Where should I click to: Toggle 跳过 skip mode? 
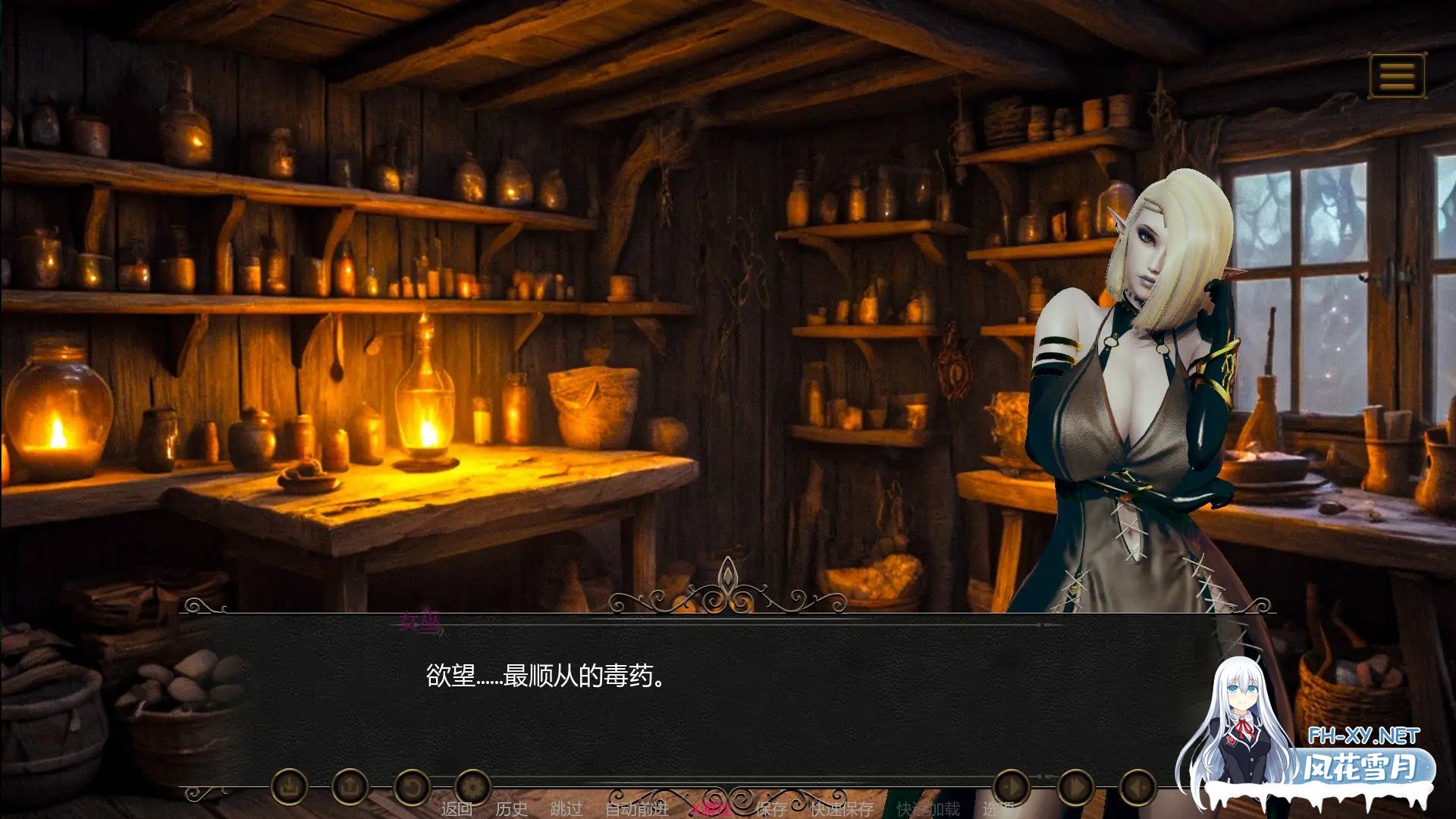(x=565, y=810)
